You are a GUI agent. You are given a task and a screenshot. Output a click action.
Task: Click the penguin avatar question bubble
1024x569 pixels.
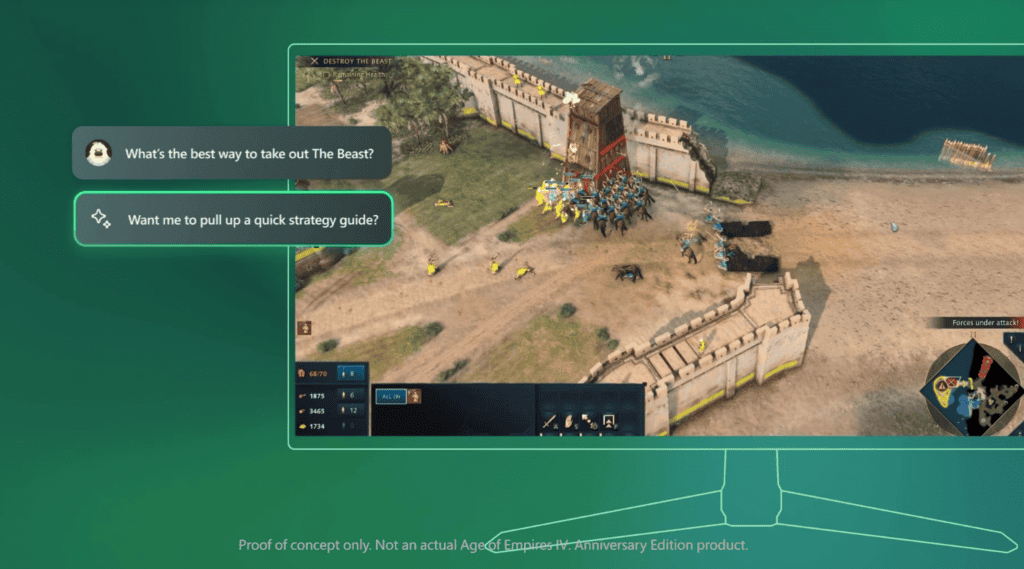coord(231,153)
